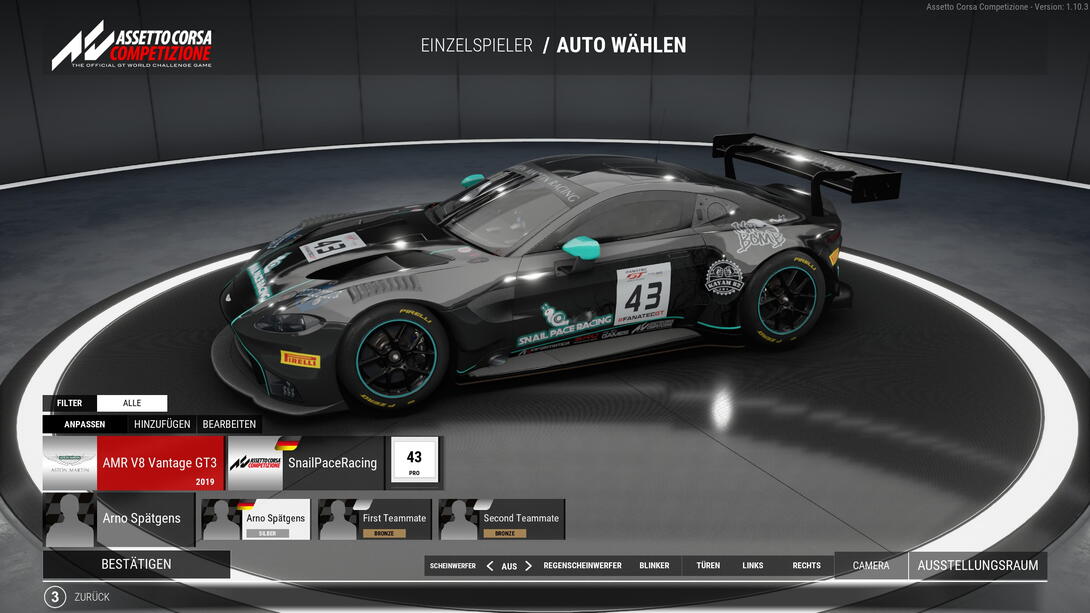The width and height of the screenshot is (1090, 613).
Task: Open the car doors with Türen
Action: click(708, 566)
